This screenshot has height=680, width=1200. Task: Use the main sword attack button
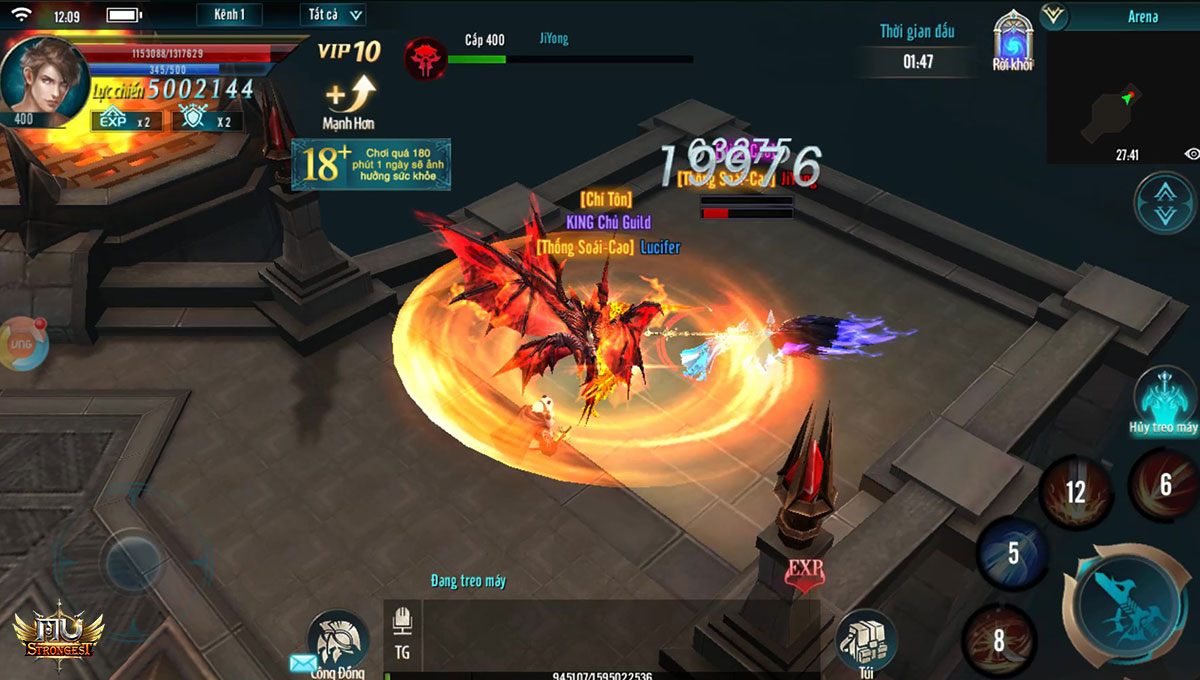1129,608
